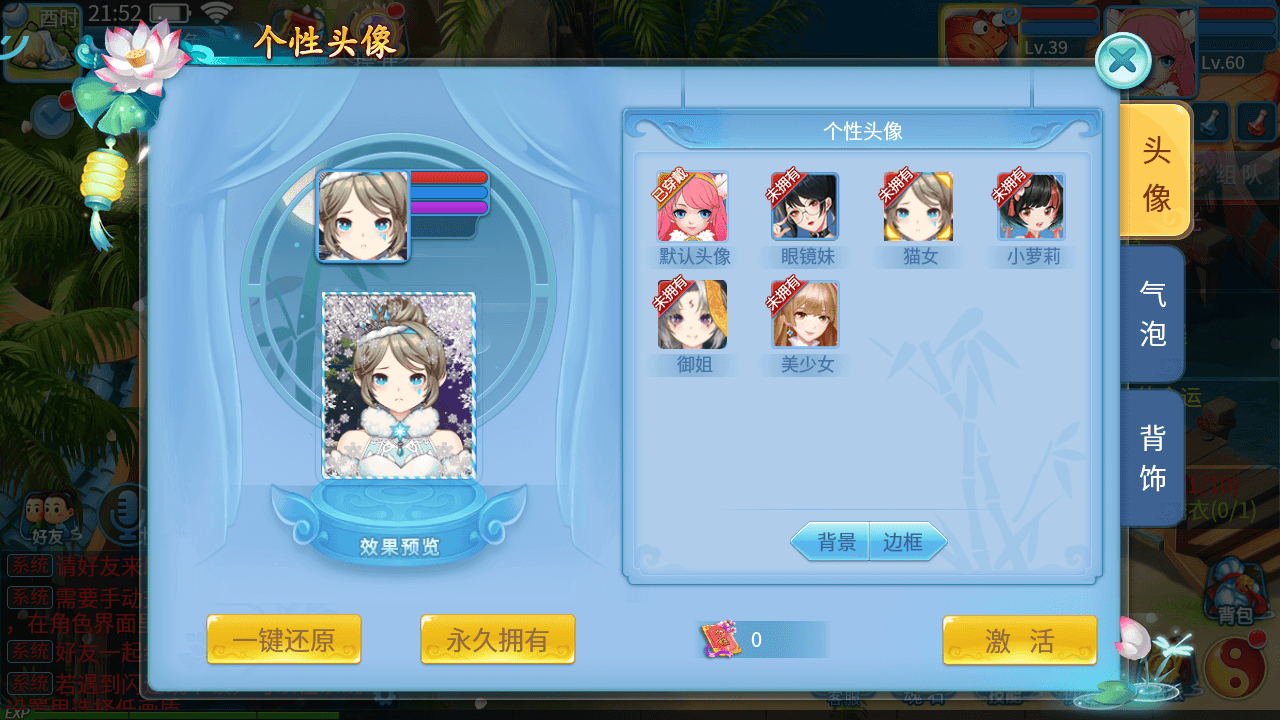The image size is (1280, 720).
Task: Switch to the 气泡 tab
Action: point(1152,312)
